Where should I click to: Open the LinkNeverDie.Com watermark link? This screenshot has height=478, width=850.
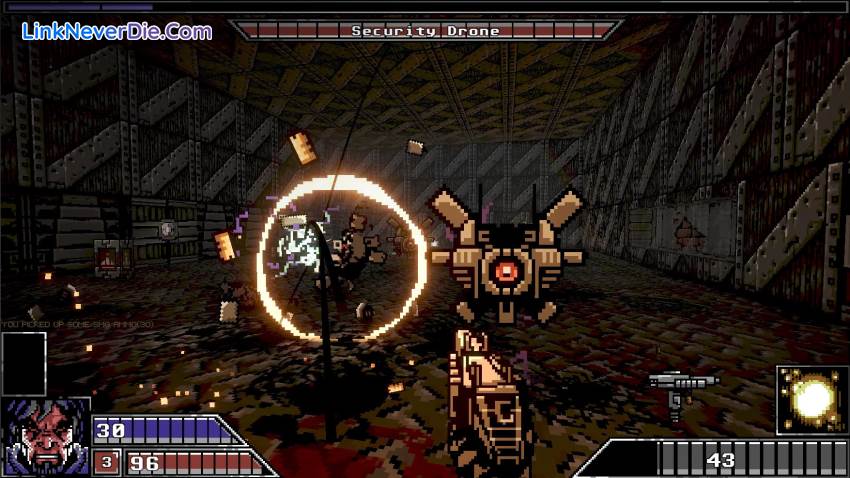(116, 31)
